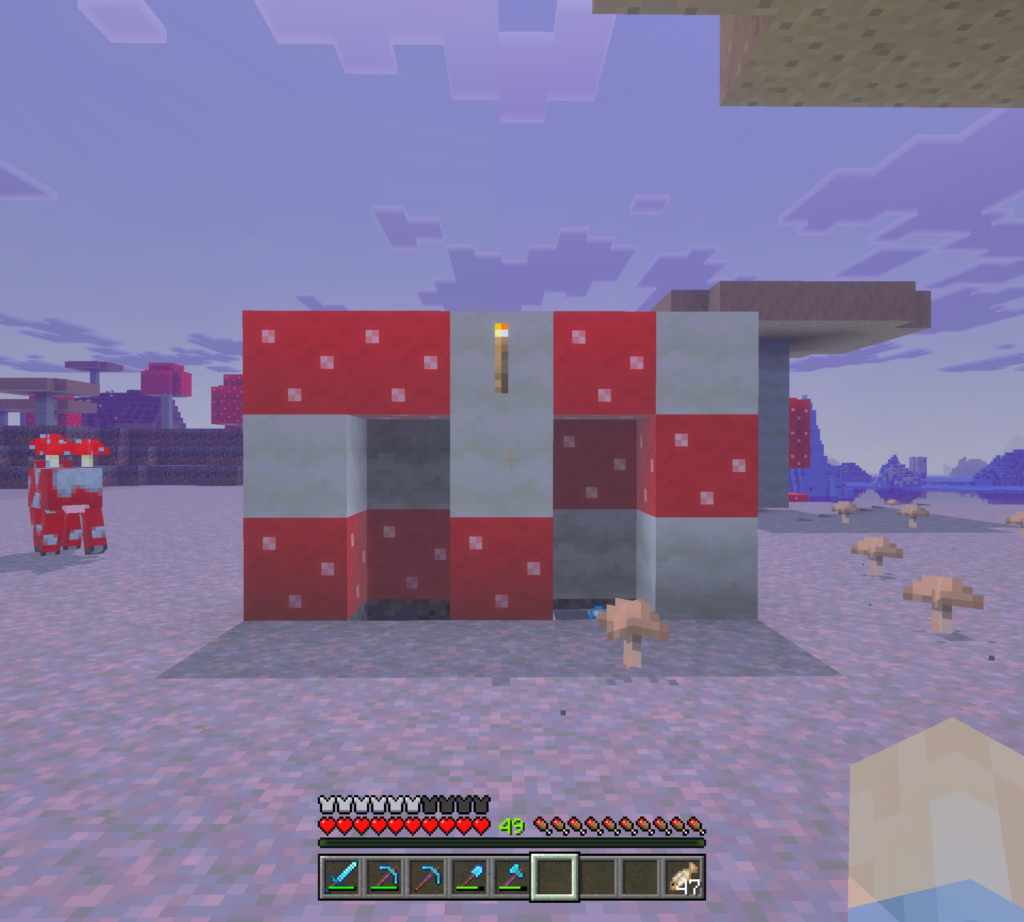
Task: Select the diamond shovel hotbar slot
Action: (469, 877)
